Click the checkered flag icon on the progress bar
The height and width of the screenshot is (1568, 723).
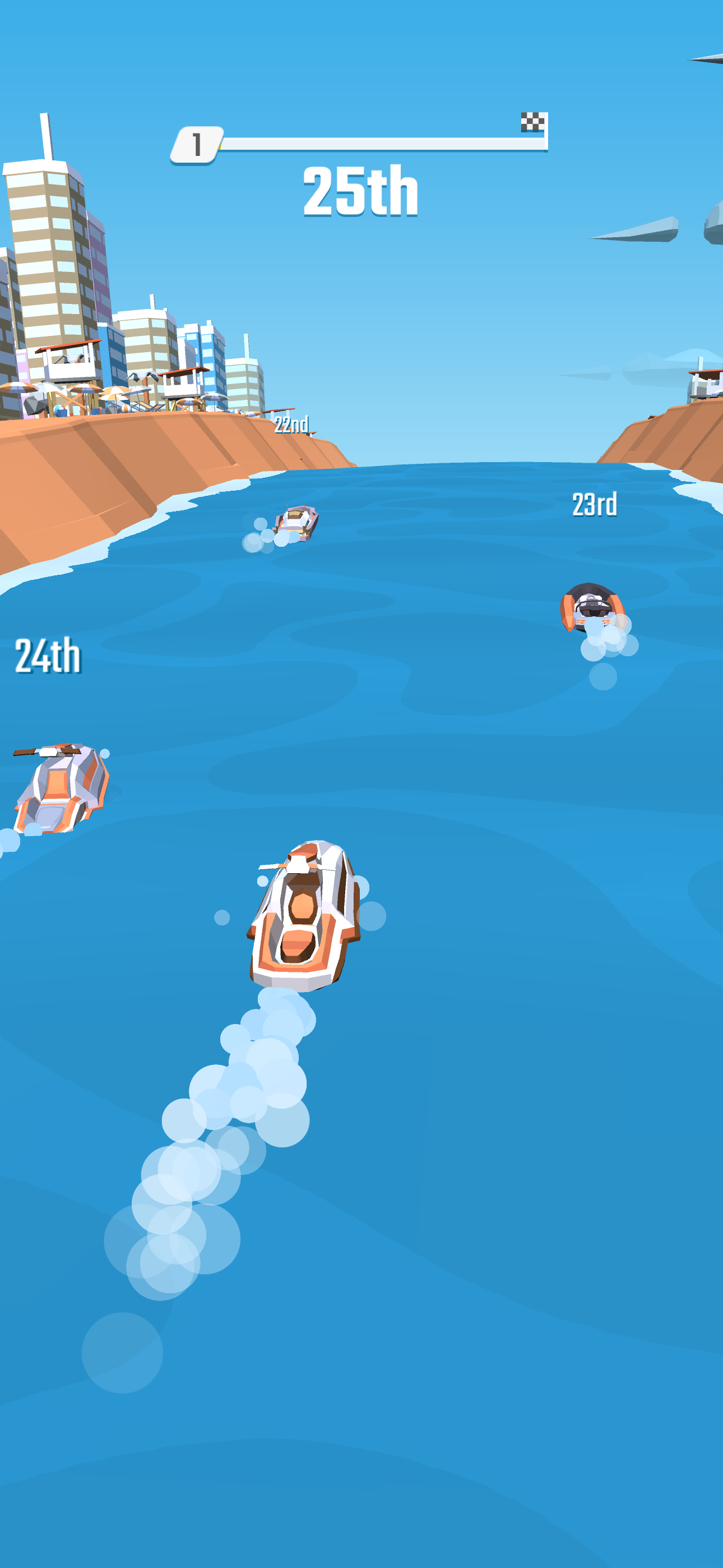(532, 122)
